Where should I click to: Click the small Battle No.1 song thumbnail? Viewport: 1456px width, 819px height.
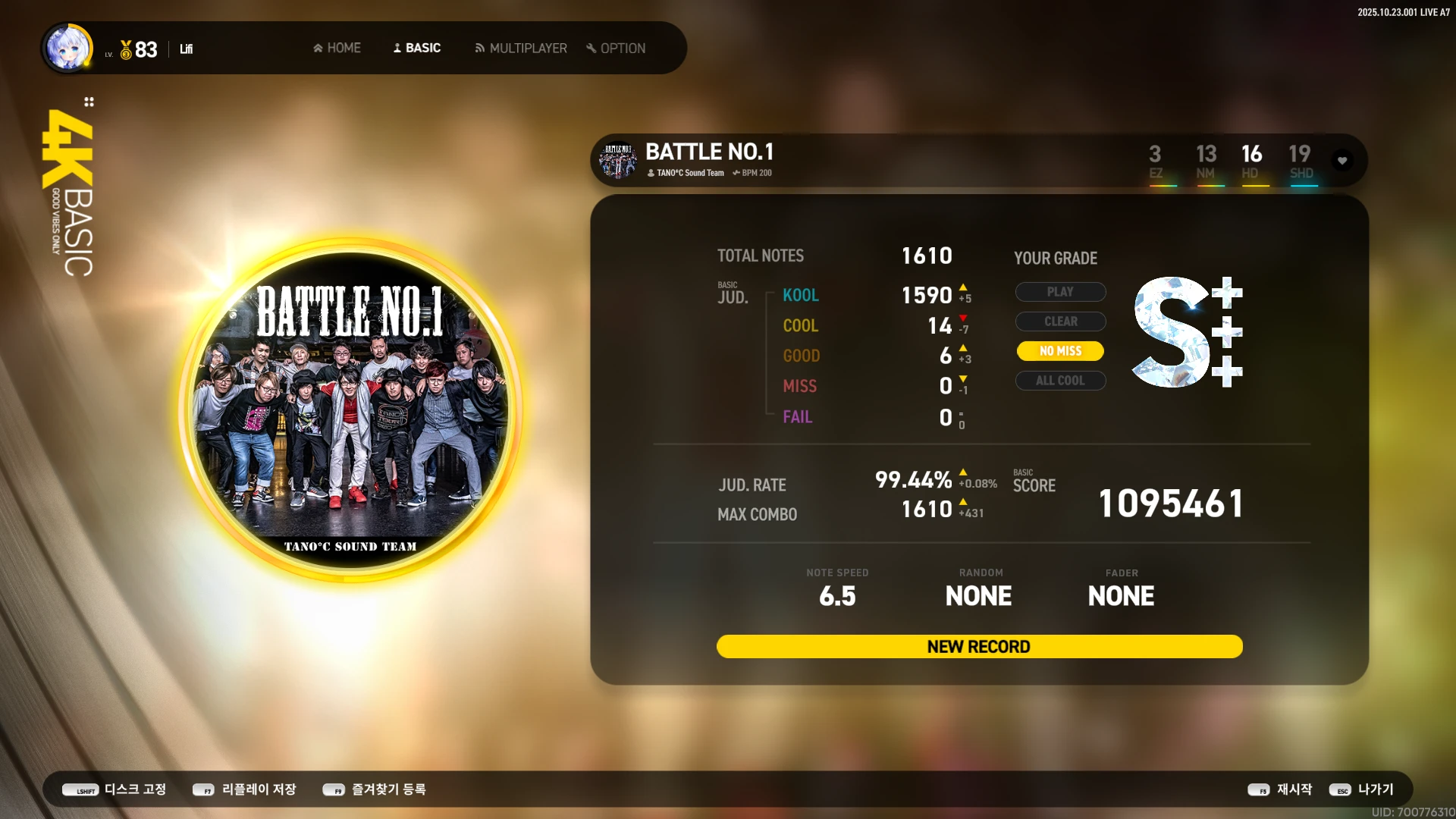coord(618,161)
